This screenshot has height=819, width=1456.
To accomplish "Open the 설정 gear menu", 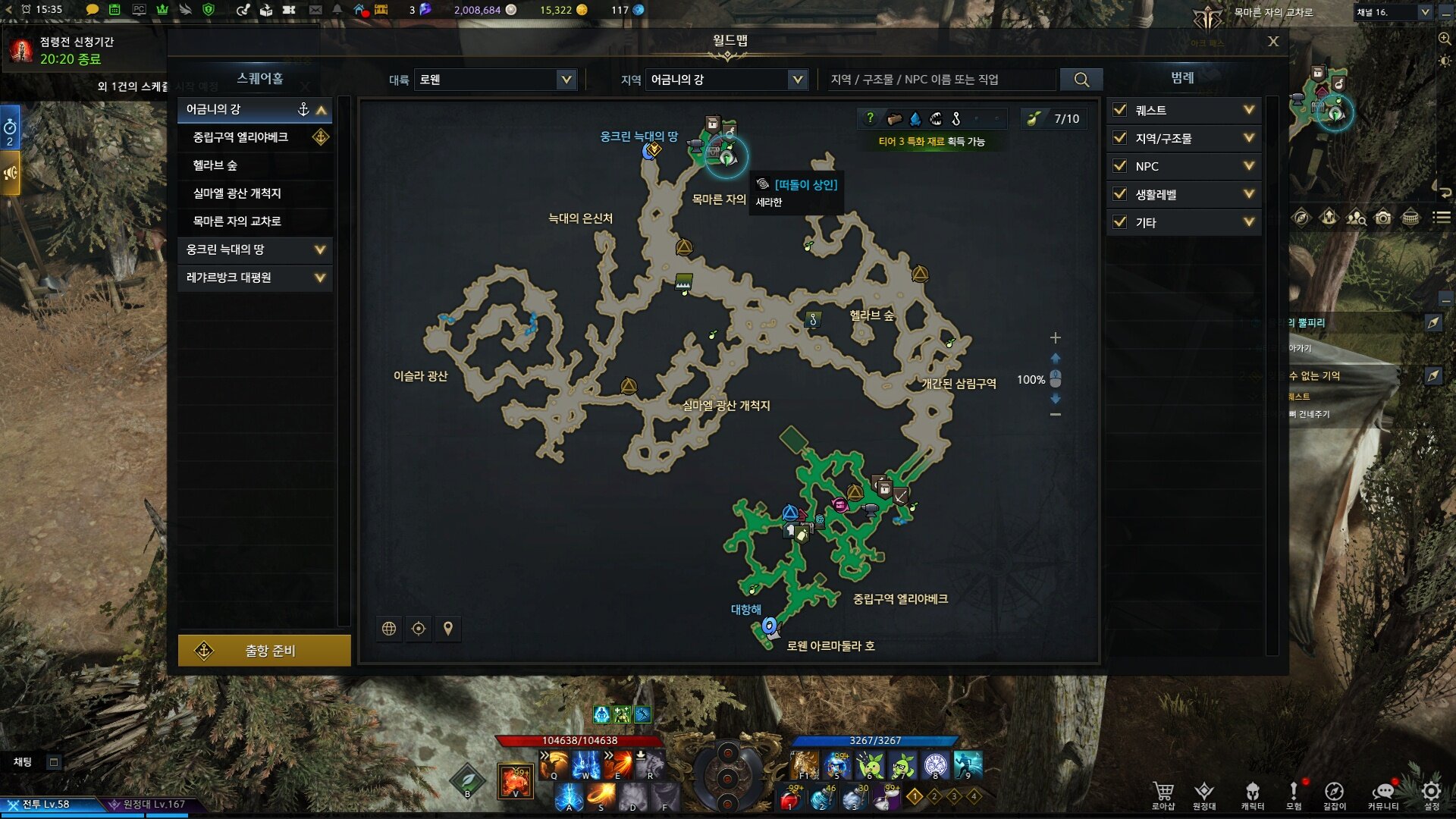I will (x=1431, y=793).
